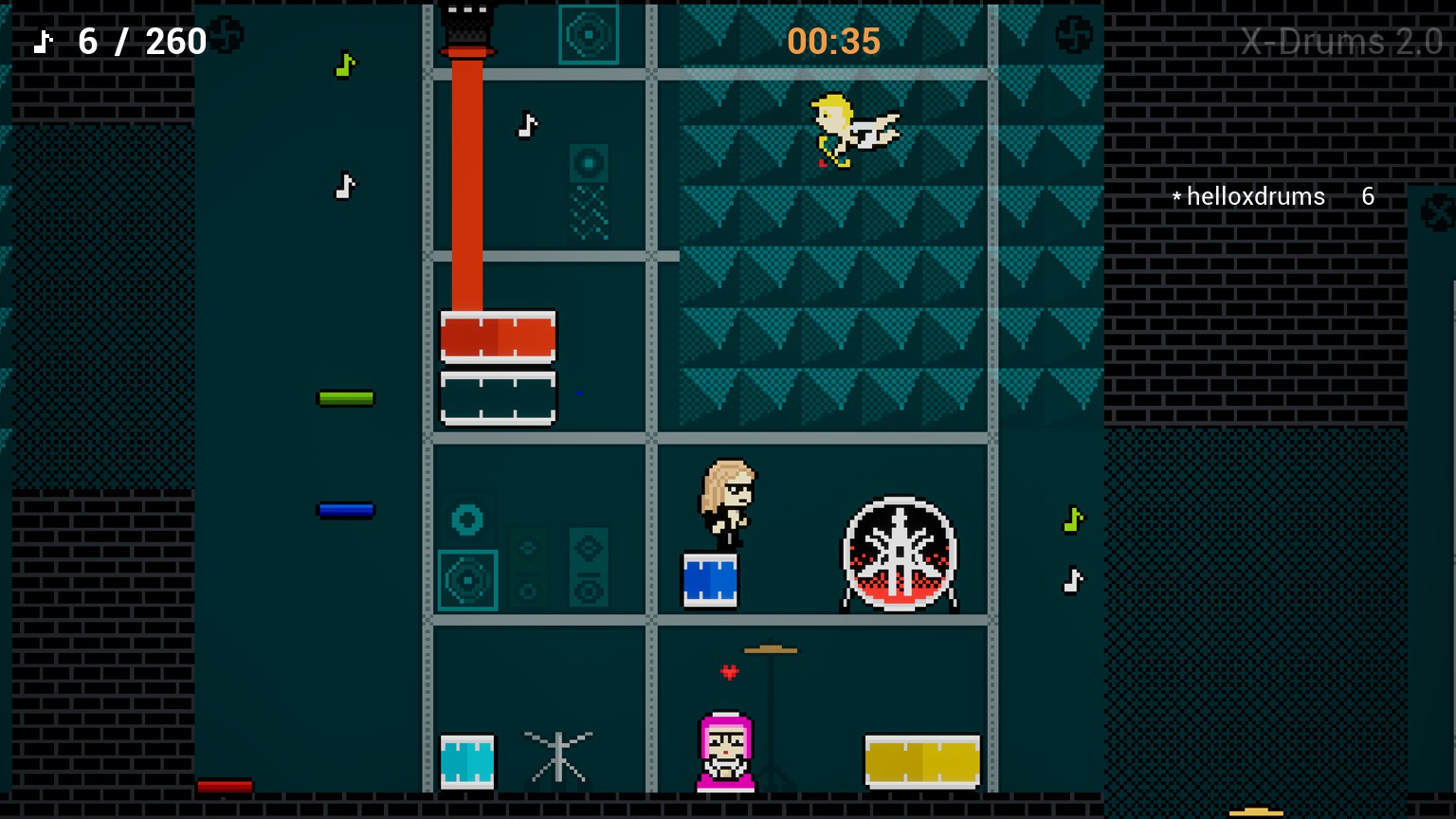Screen dimensions: 1456x819
Task: Click the octagonal vent panel at the top
Action: pyautogui.click(x=590, y=31)
